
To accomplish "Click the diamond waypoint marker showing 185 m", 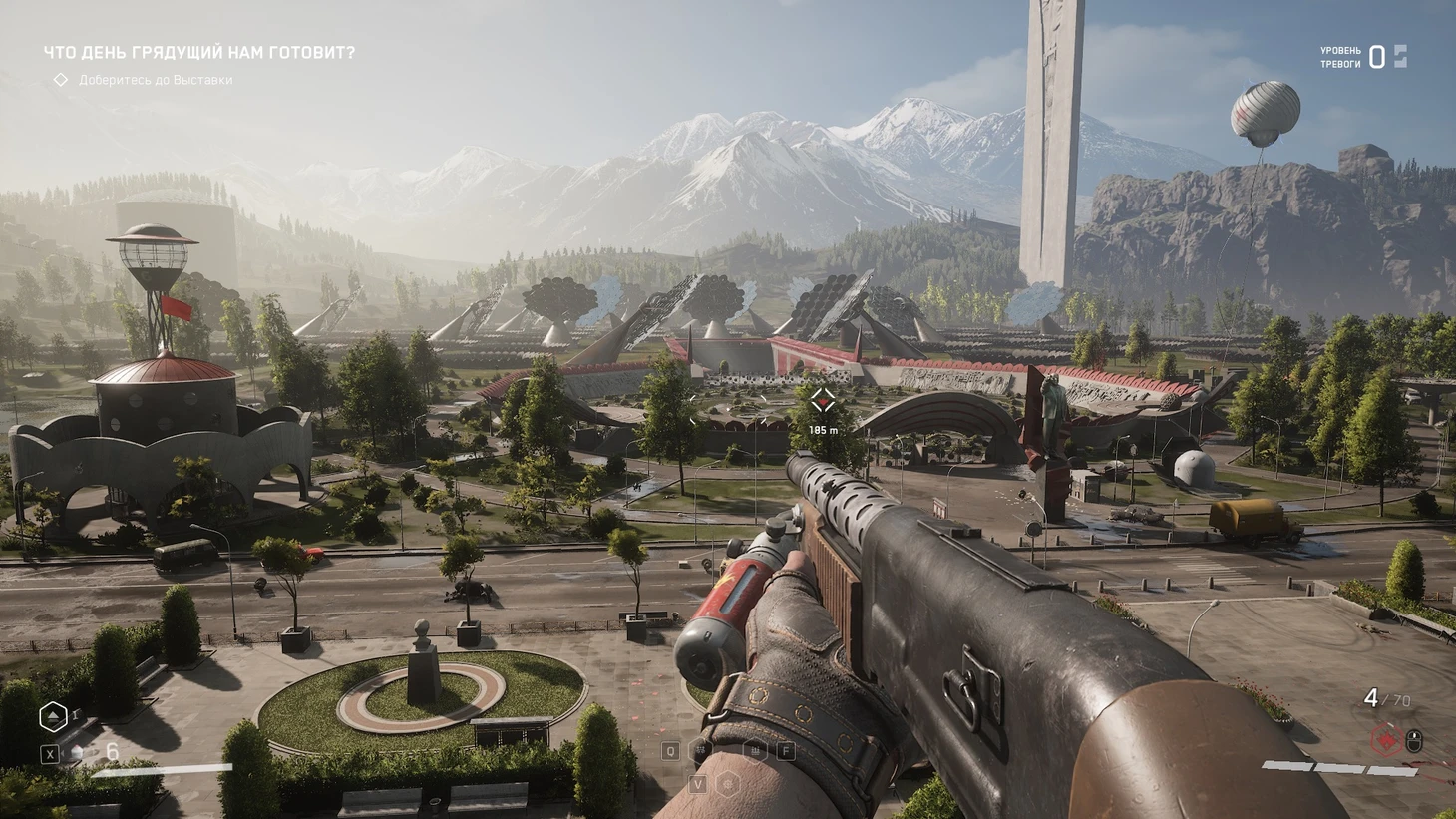I will [x=822, y=401].
